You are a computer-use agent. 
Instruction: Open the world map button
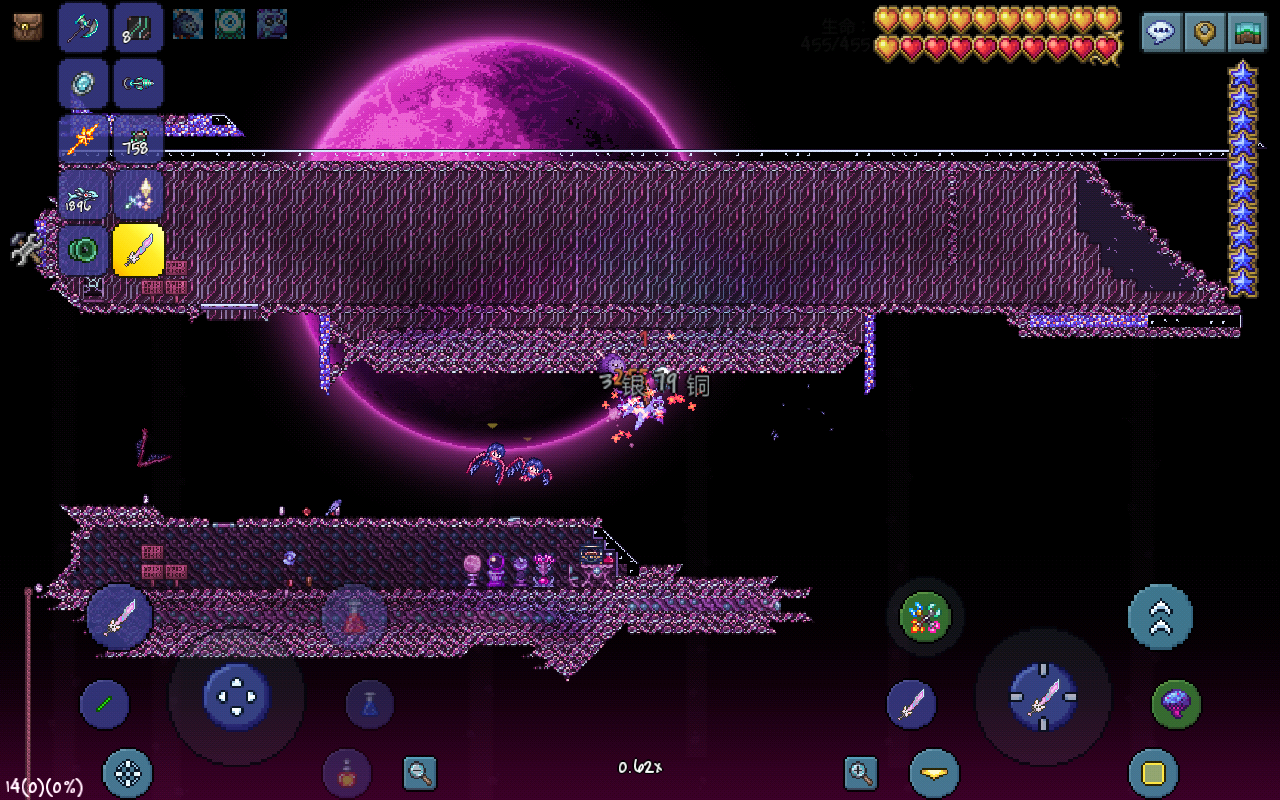(x=1246, y=32)
